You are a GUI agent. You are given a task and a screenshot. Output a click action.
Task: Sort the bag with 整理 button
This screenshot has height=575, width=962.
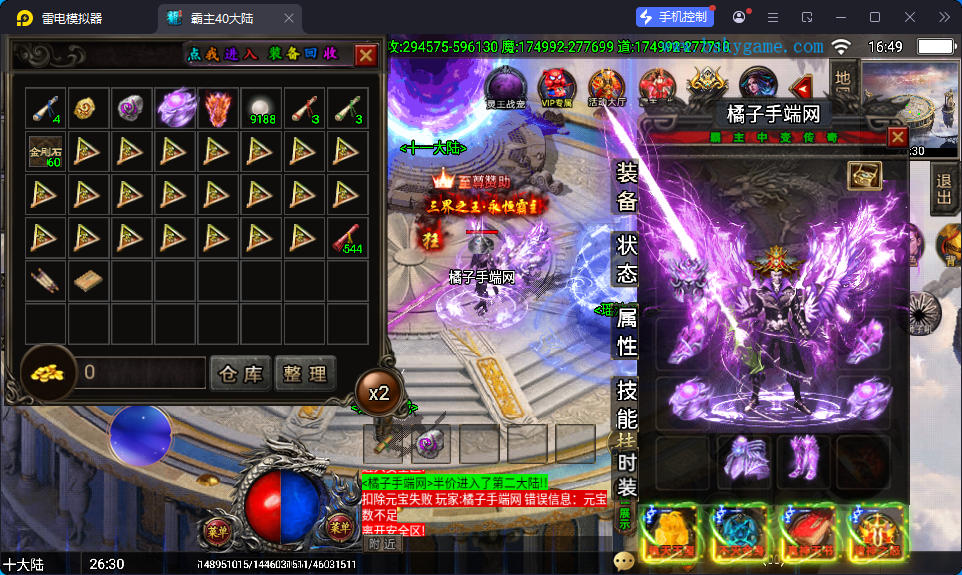click(x=305, y=374)
